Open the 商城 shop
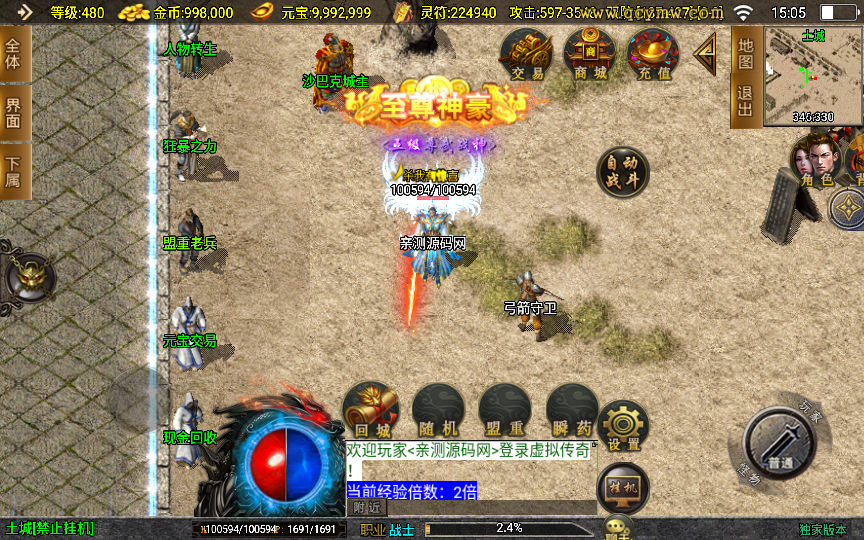864x540 pixels. [589, 53]
